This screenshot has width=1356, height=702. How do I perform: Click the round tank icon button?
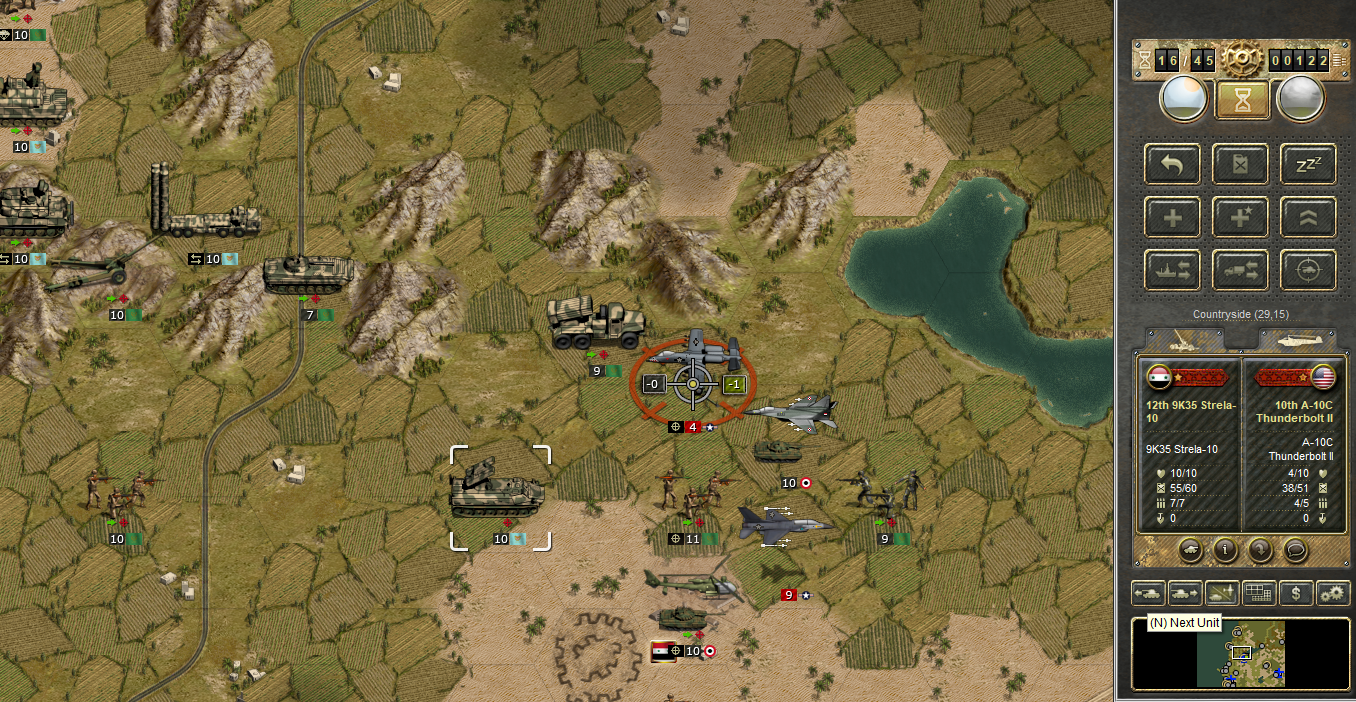click(1191, 549)
